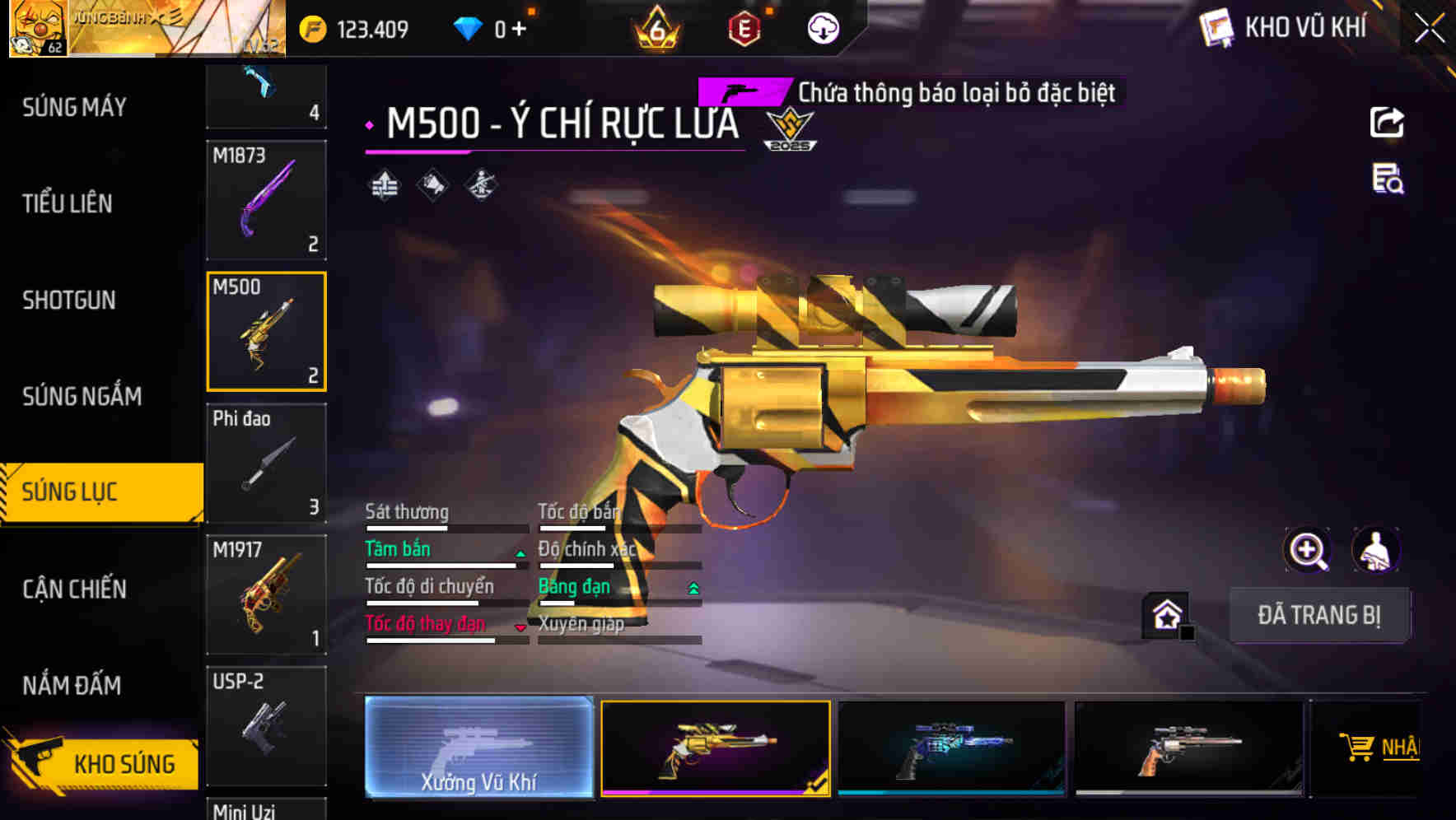Select the SÚNG NGẮM category

[80, 396]
